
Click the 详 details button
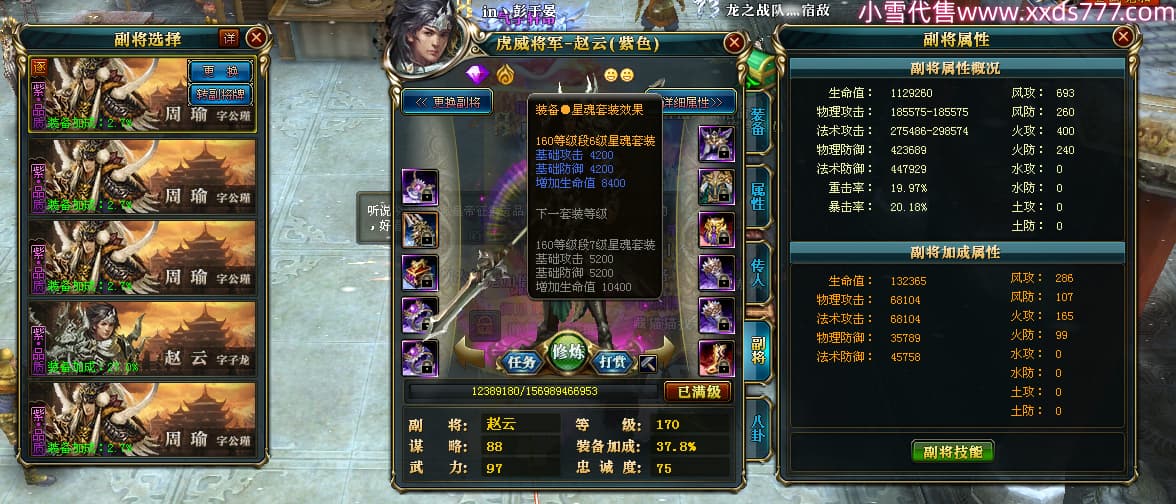[229, 38]
